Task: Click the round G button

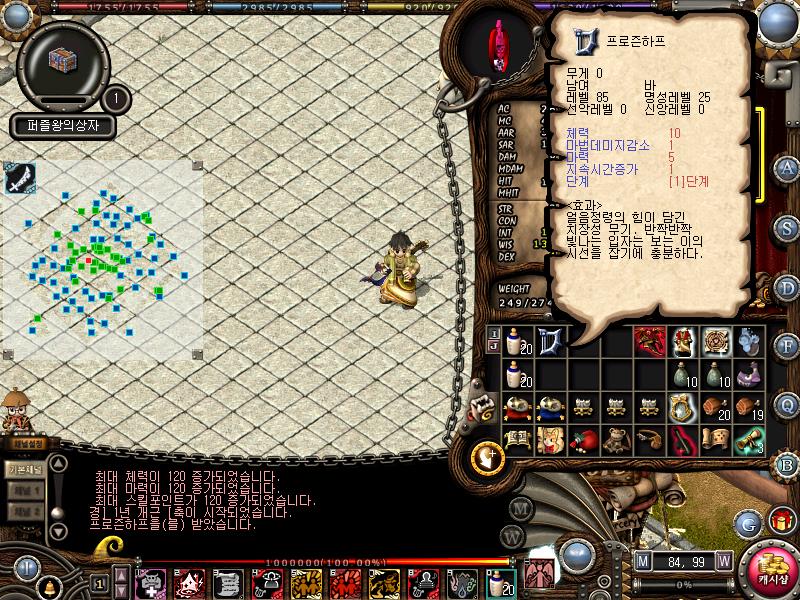Action: tap(747, 522)
